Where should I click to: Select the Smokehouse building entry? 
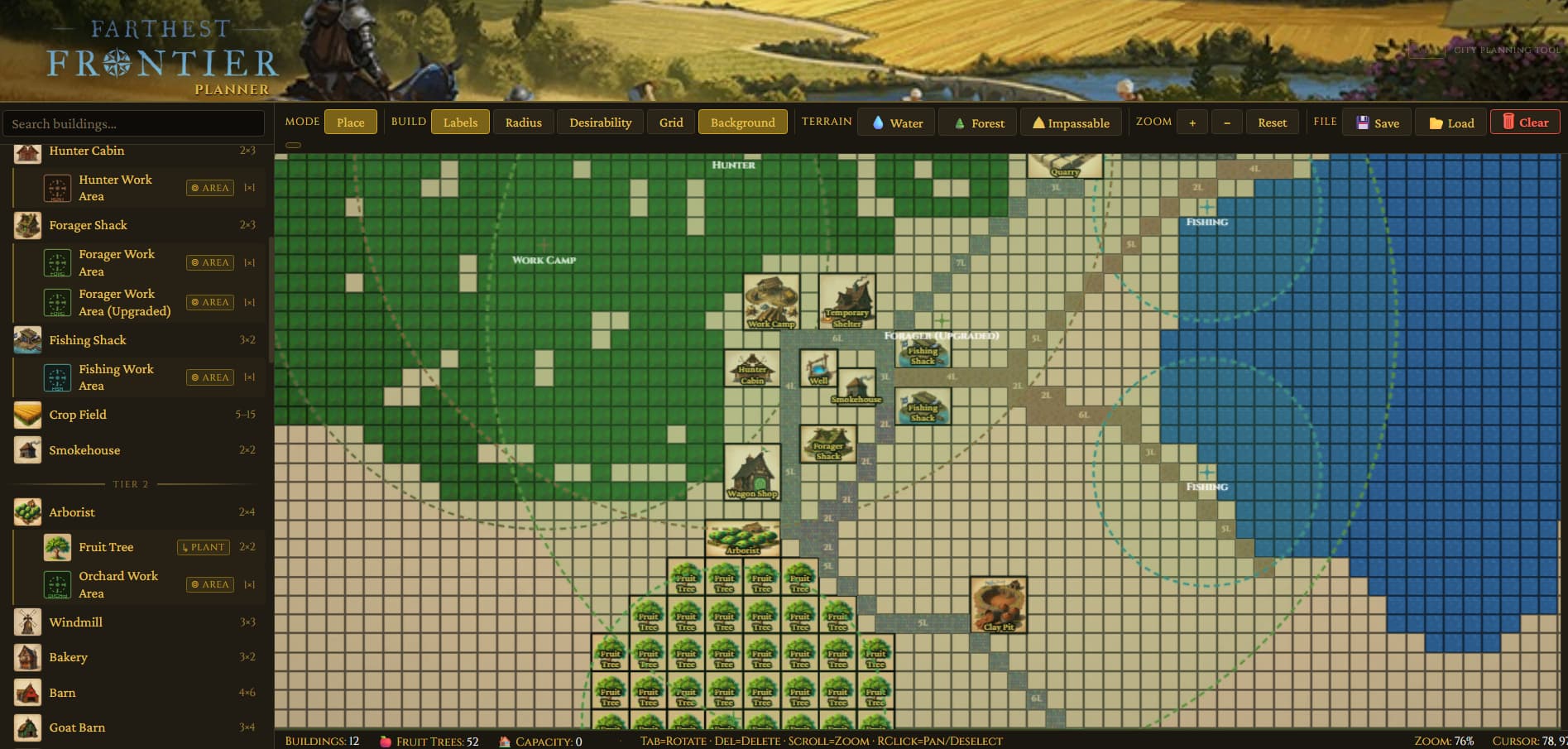coord(84,450)
